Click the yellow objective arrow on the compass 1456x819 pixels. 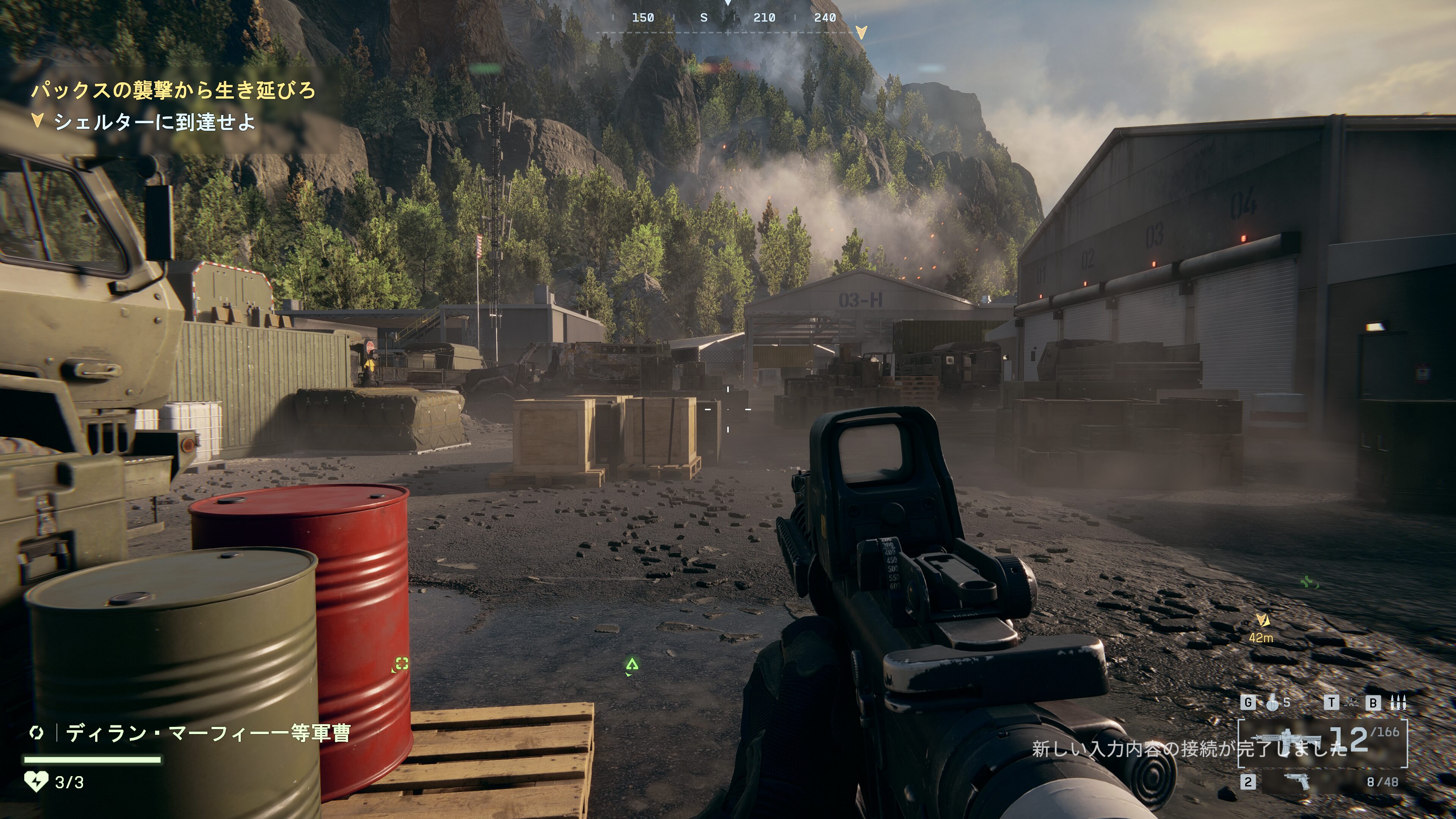[x=861, y=32]
